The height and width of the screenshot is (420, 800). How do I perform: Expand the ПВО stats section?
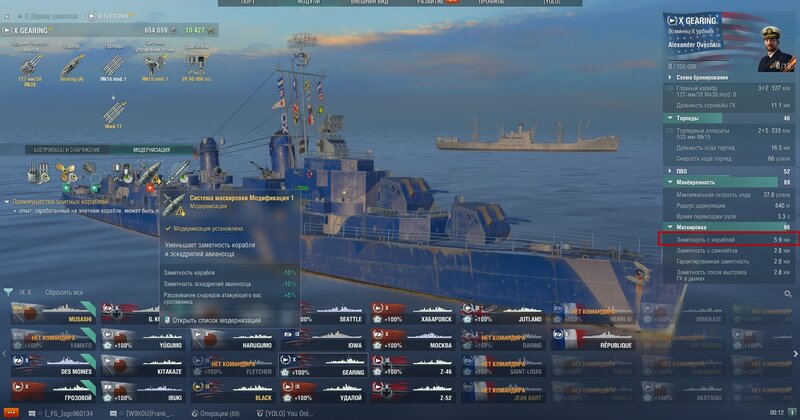click(729, 171)
